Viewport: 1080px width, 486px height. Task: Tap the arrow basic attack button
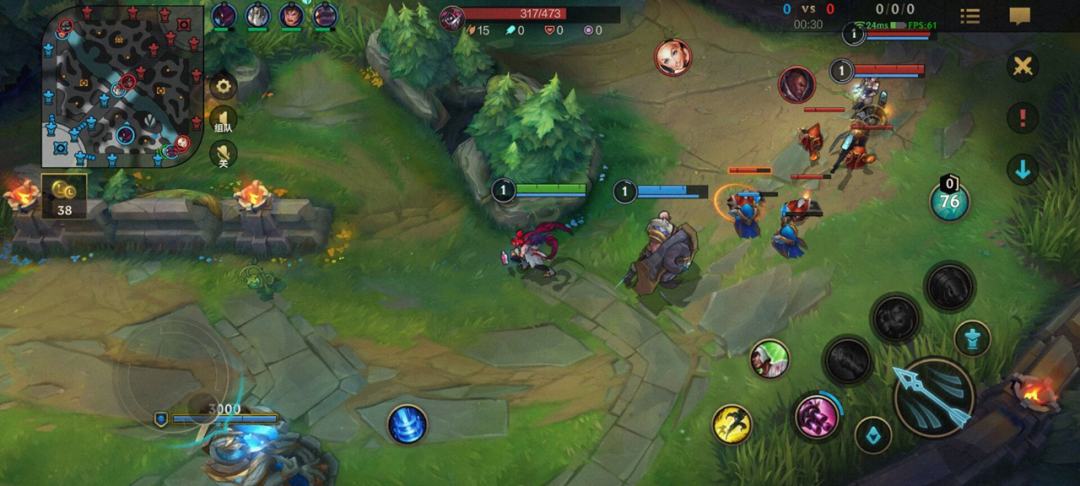(933, 397)
